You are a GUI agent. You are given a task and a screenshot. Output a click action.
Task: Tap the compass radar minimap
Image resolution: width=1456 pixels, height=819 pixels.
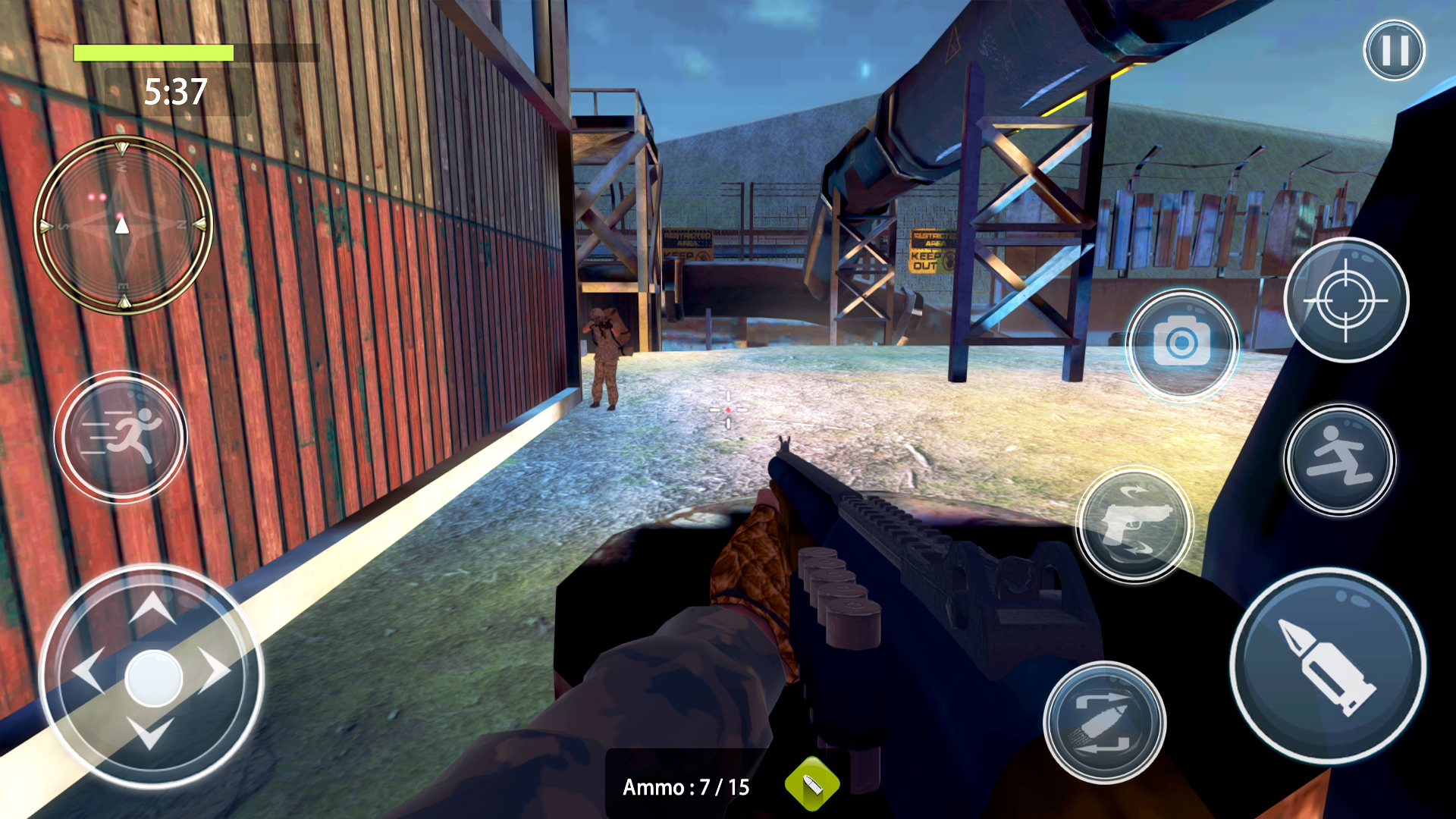(123, 224)
